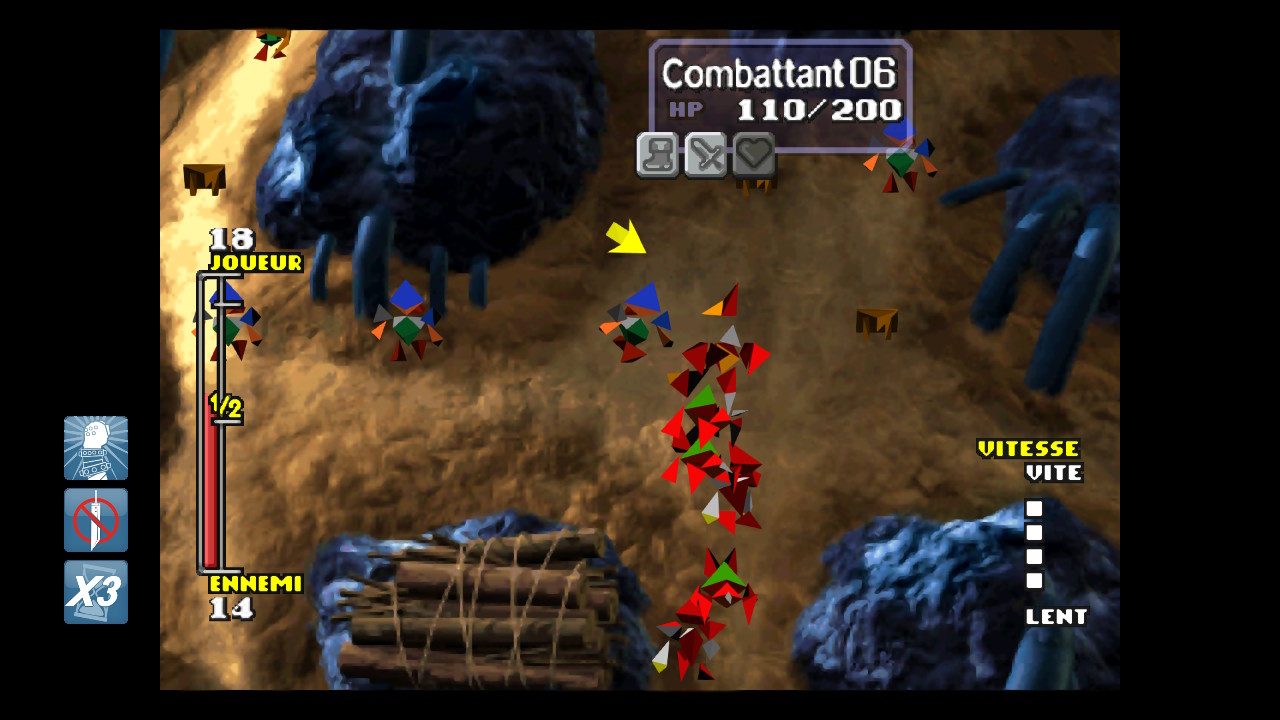
Task: Select the boot move command icon
Action: point(658,155)
